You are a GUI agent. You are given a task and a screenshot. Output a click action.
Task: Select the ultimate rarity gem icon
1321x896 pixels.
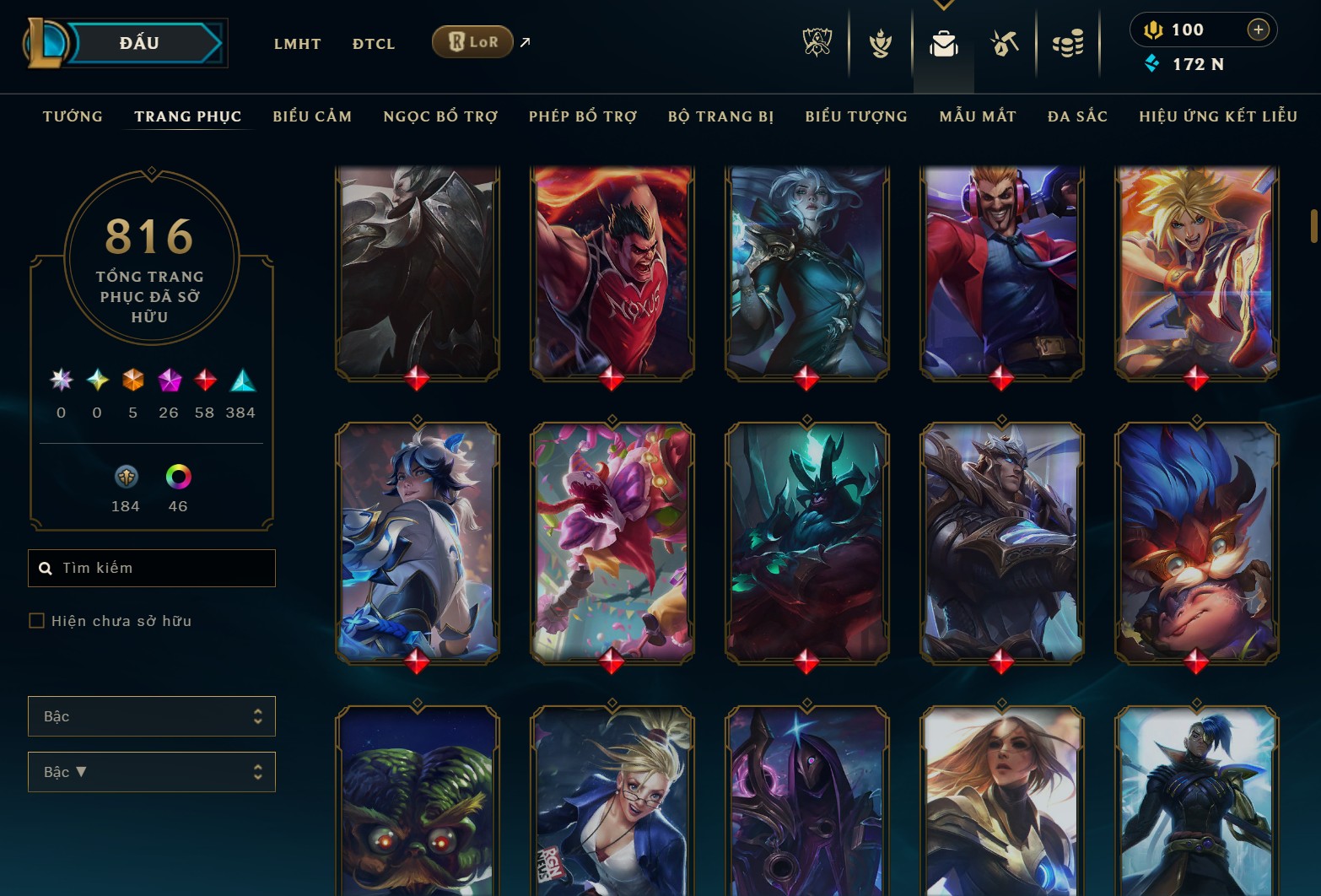click(x=60, y=381)
